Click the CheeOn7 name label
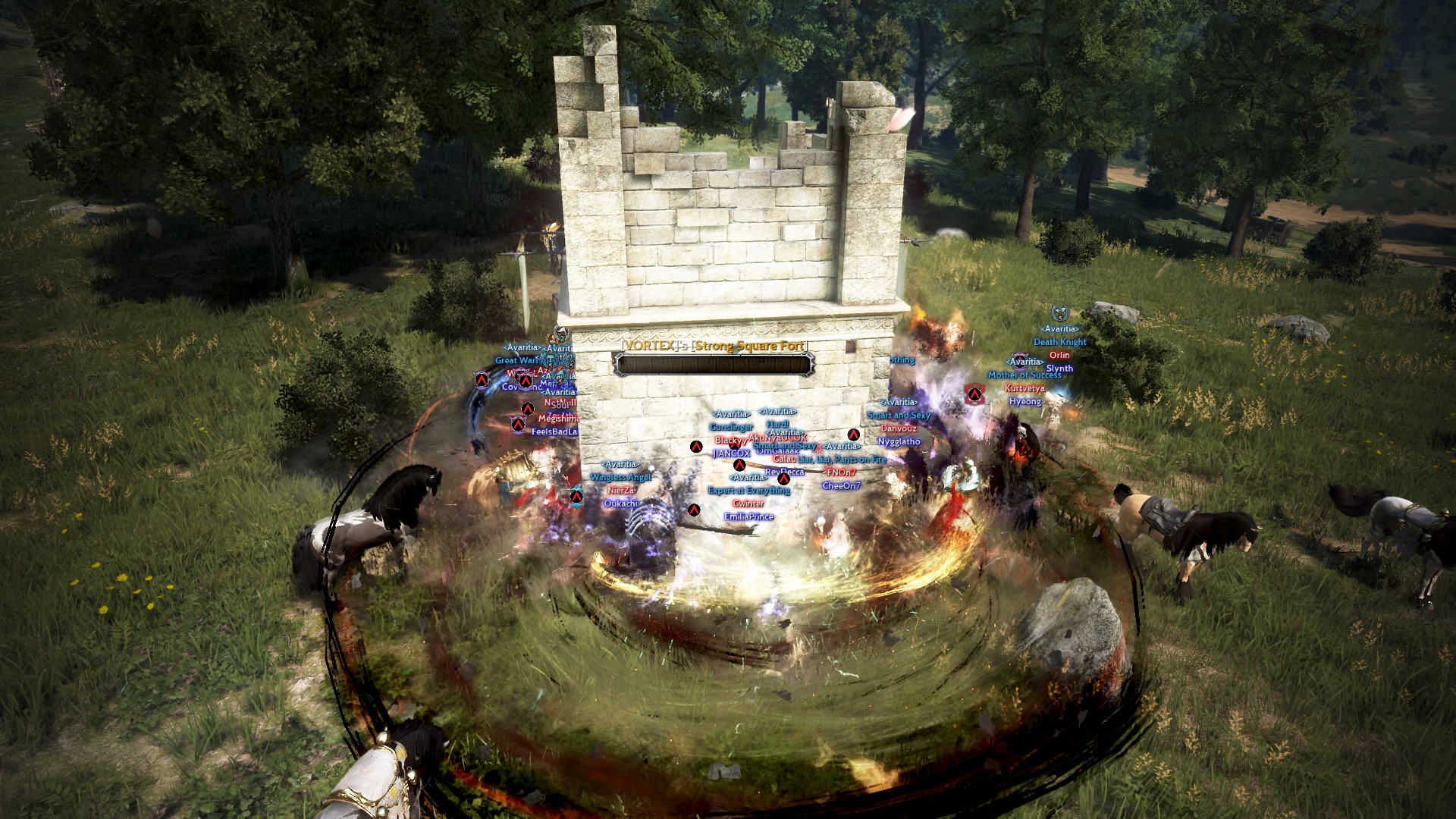This screenshot has width=1456, height=819. tap(840, 486)
